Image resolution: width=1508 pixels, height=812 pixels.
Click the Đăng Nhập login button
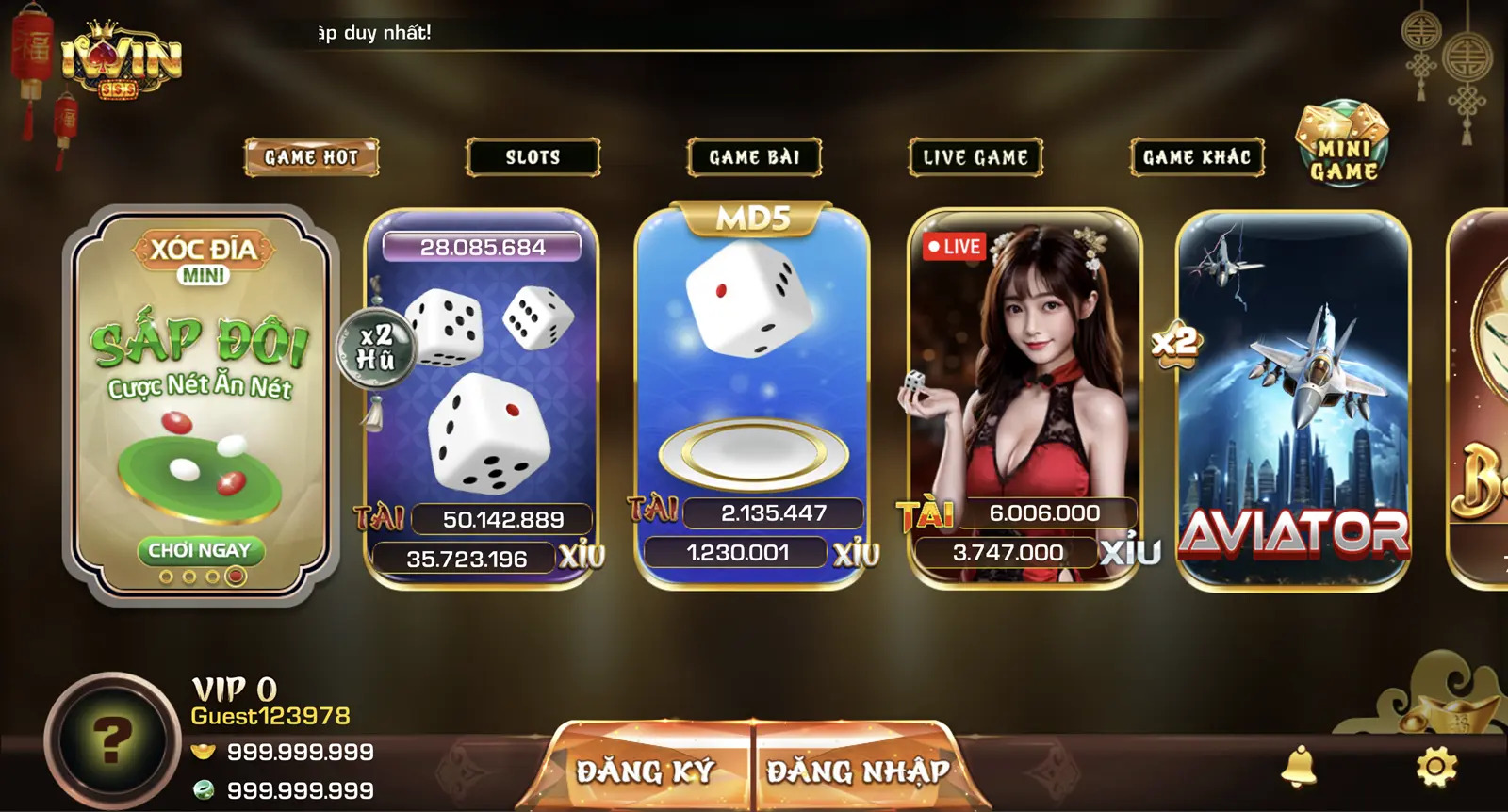coord(858,771)
